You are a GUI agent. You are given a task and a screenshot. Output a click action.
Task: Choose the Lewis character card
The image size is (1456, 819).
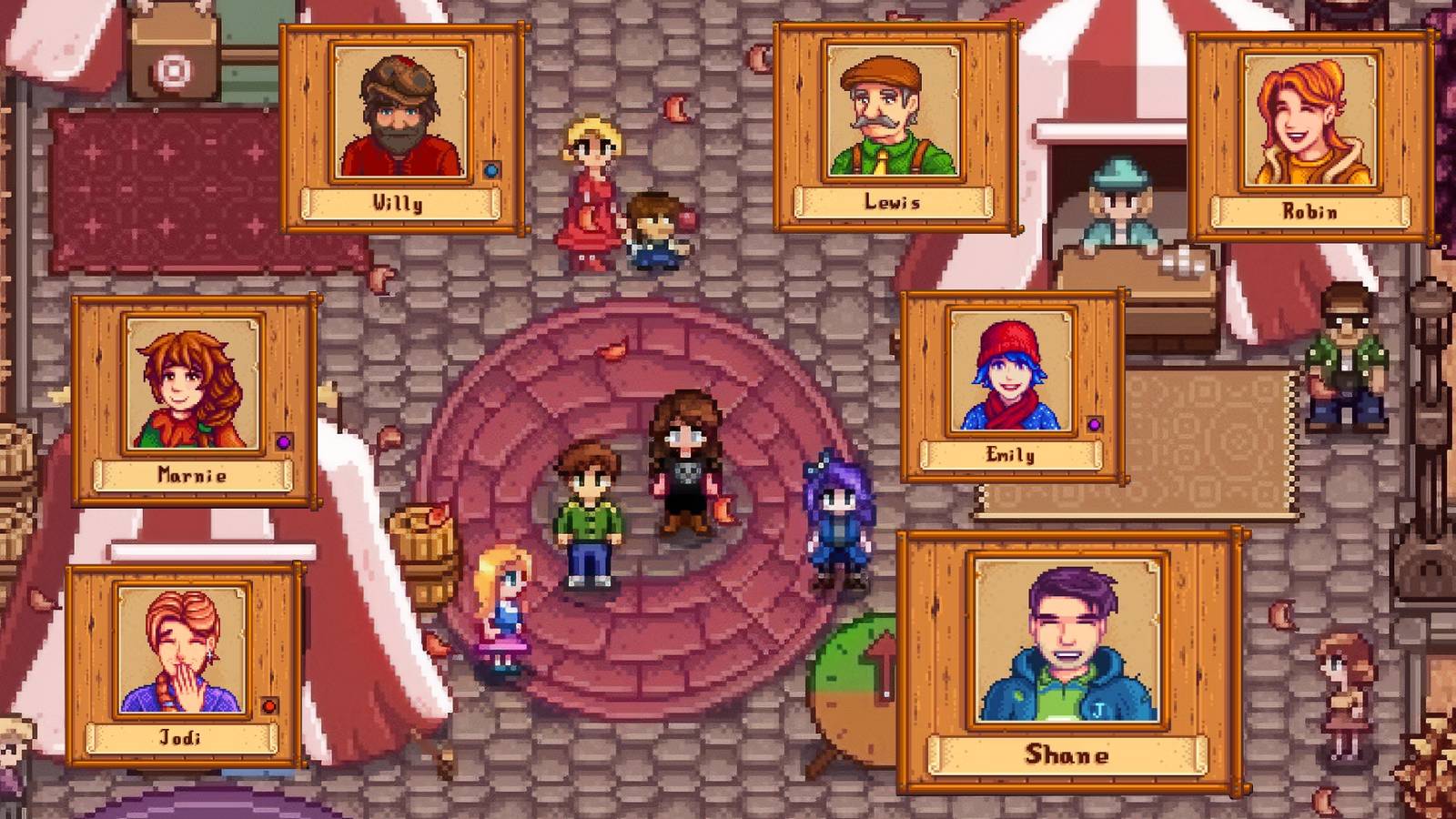tap(894, 127)
